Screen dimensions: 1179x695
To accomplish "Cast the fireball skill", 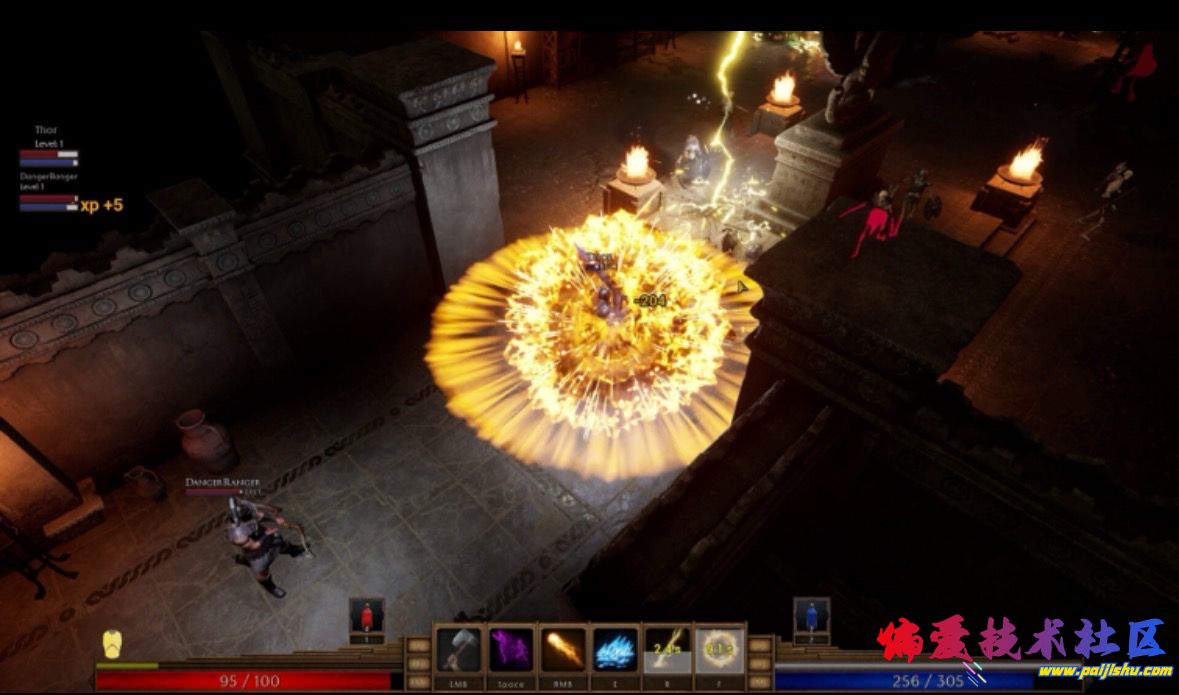I will point(563,650).
